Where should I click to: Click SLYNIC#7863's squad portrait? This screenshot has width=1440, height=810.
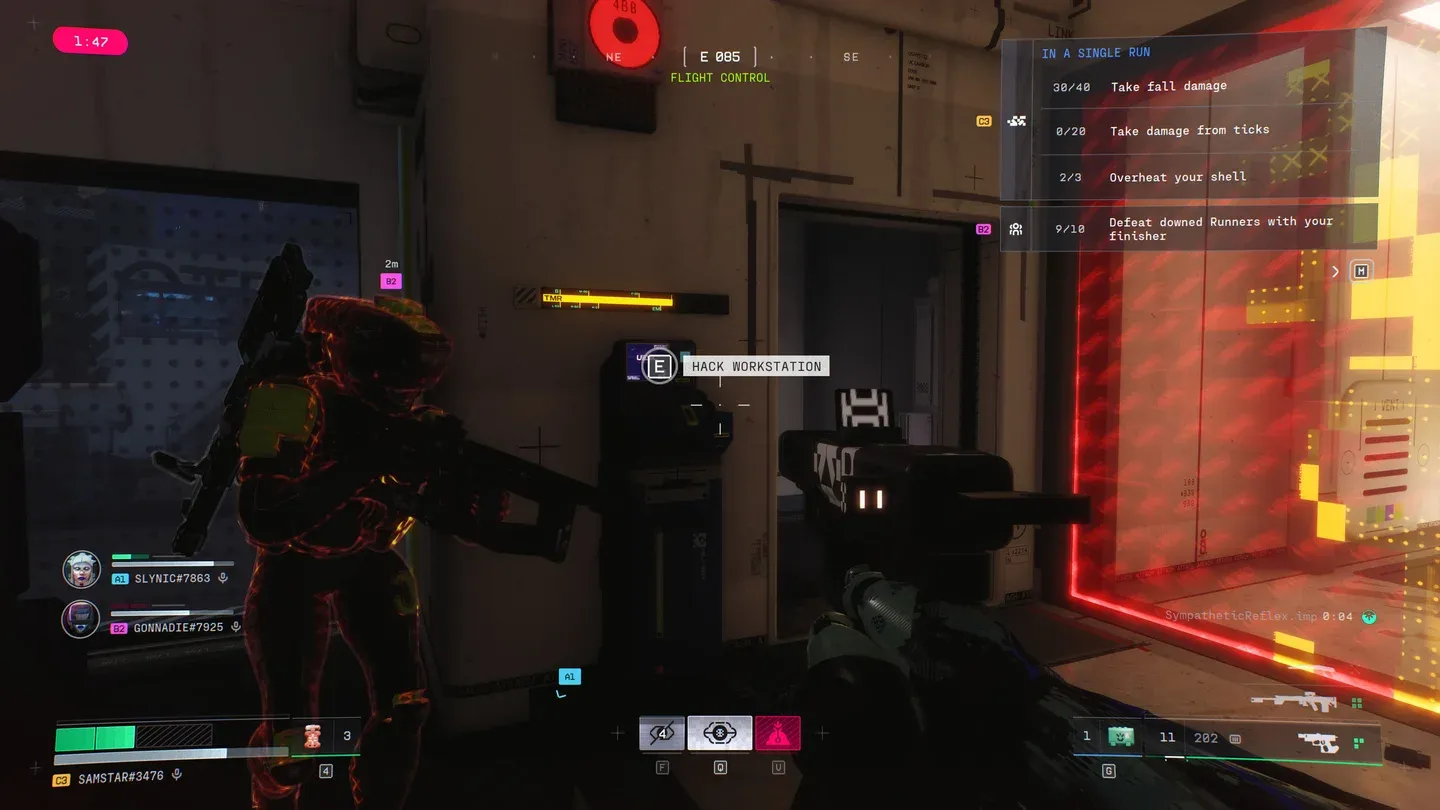pos(81,570)
